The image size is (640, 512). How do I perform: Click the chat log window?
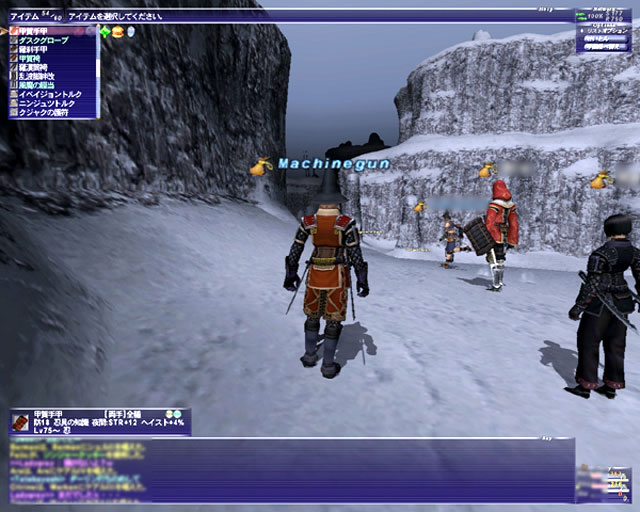290,472
